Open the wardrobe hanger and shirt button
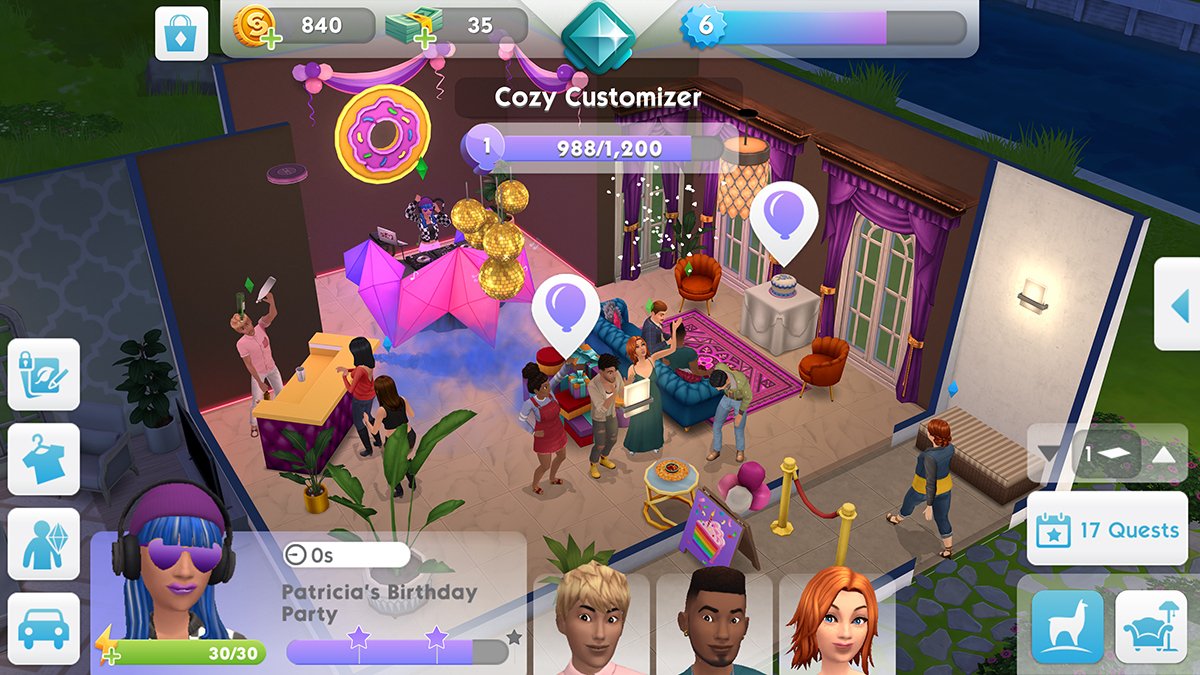Viewport: 1200px width, 675px height. (x=44, y=459)
